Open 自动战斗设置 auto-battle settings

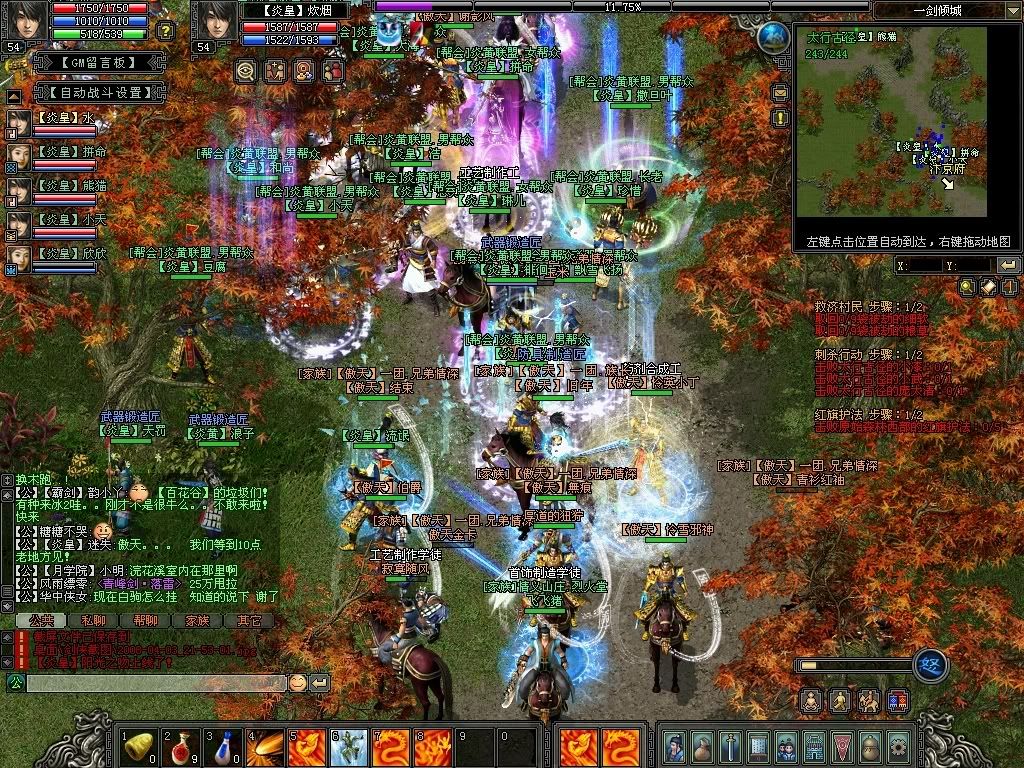[x=97, y=92]
